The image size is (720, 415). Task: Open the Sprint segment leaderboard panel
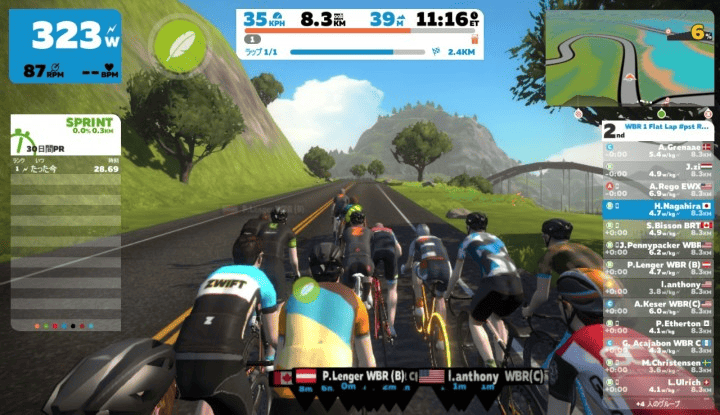(x=65, y=128)
